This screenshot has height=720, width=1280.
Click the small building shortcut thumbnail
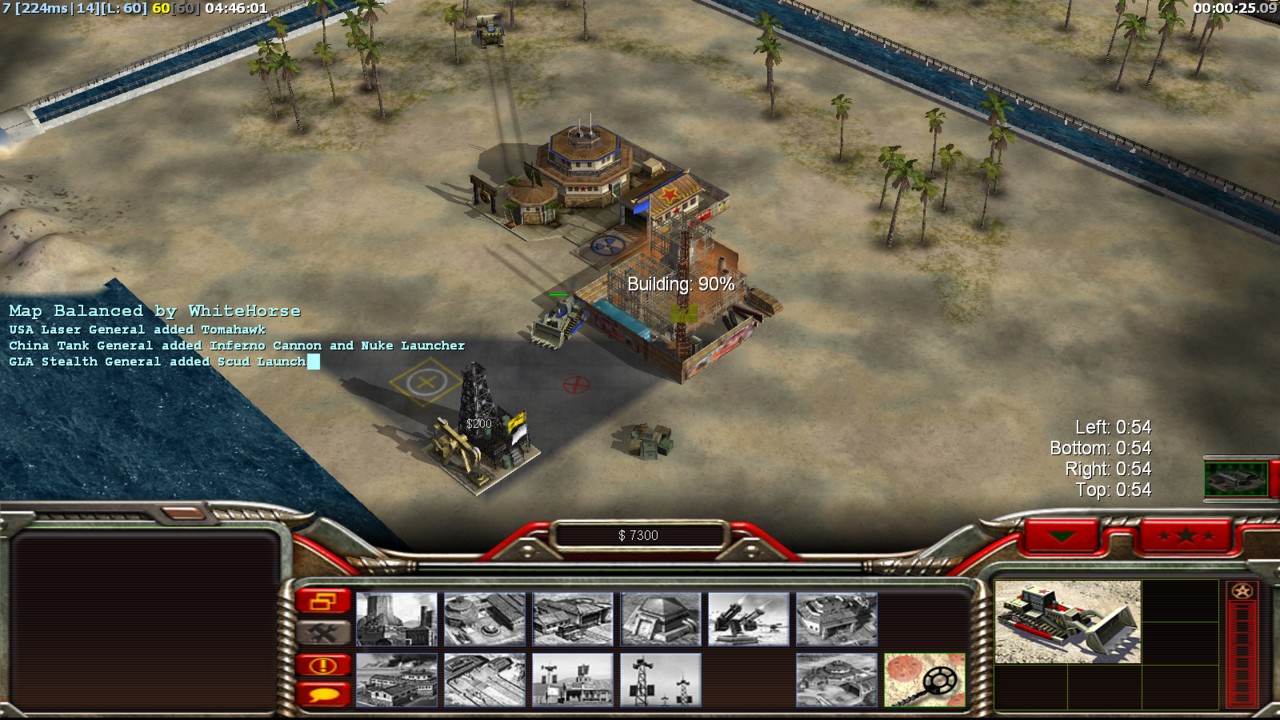[x=1236, y=478]
